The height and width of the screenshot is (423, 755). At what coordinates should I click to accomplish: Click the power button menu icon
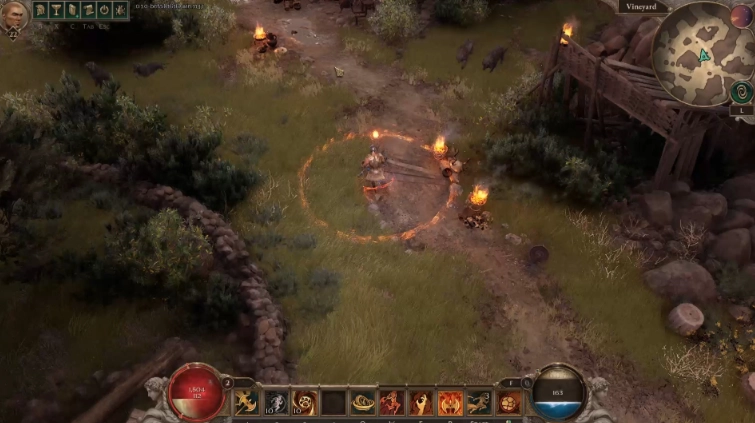pos(104,10)
